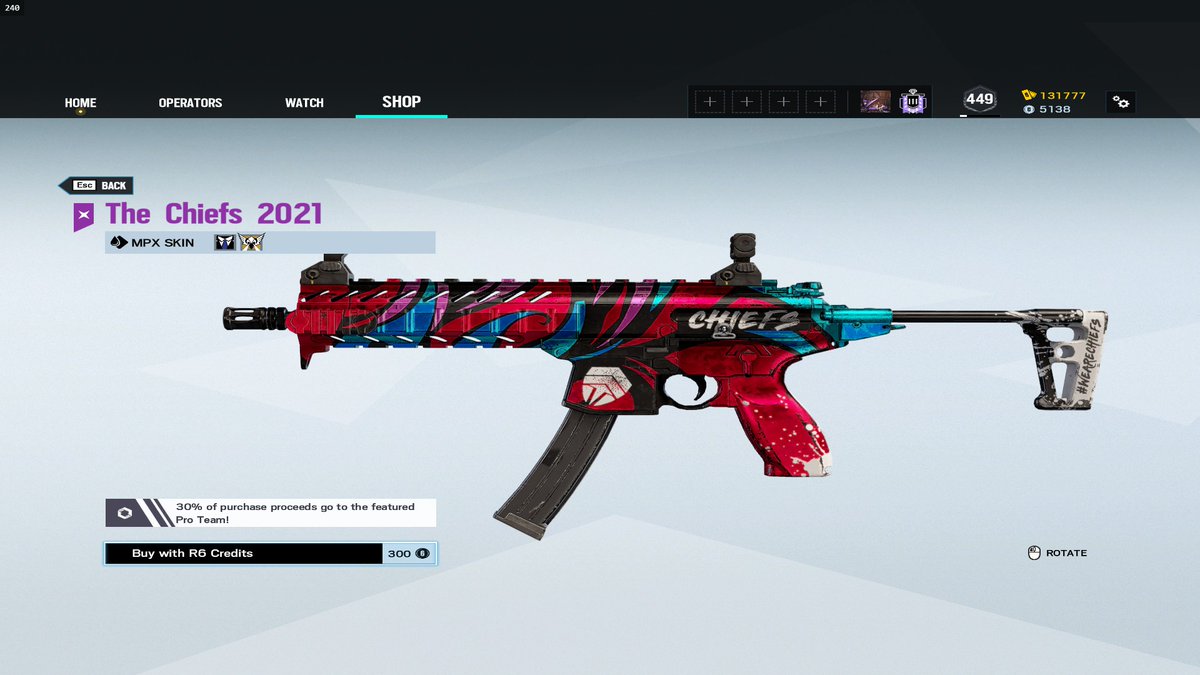This screenshot has height=675, width=1200.
Task: View the level 449 clearance badge
Action: [x=979, y=100]
